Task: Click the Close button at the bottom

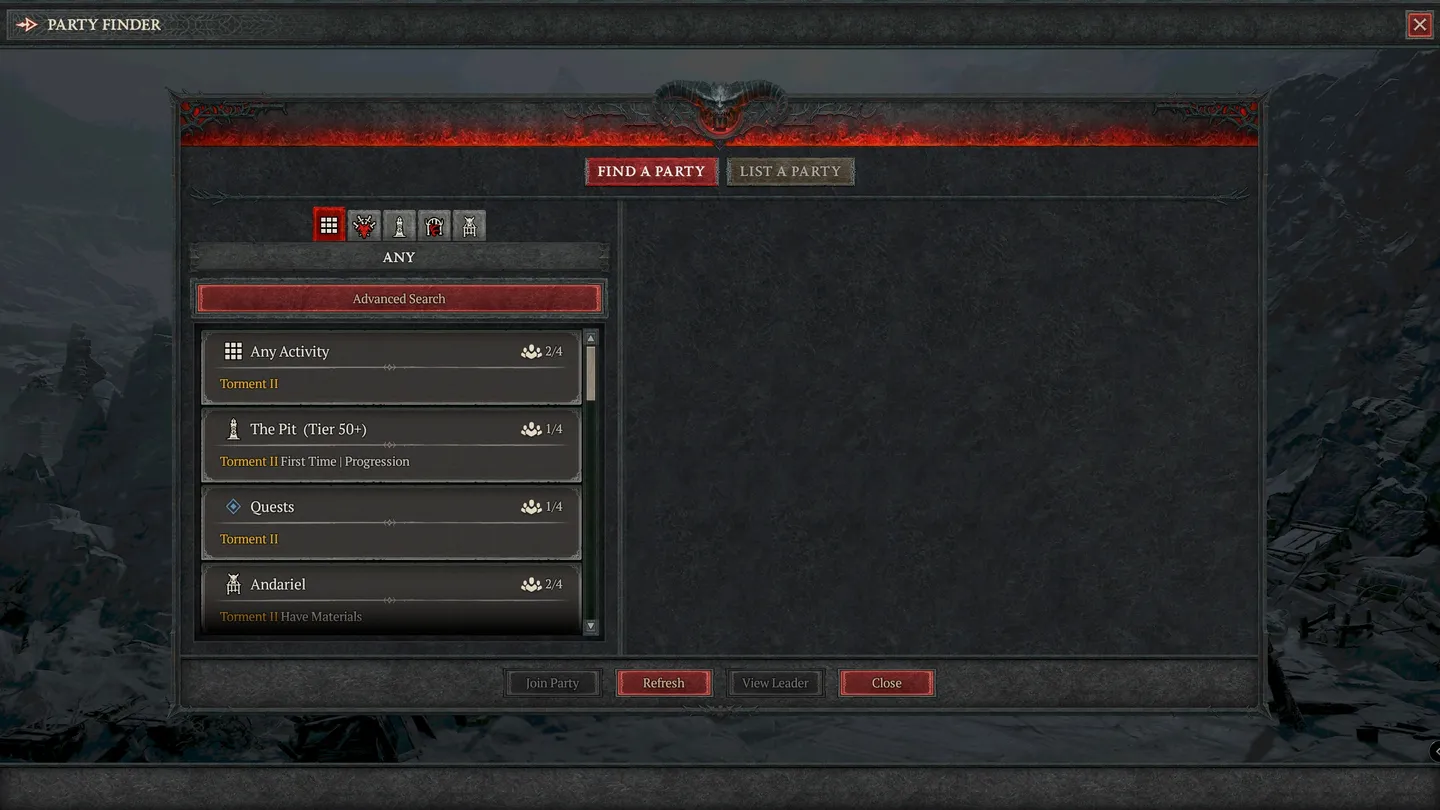Action: click(886, 682)
